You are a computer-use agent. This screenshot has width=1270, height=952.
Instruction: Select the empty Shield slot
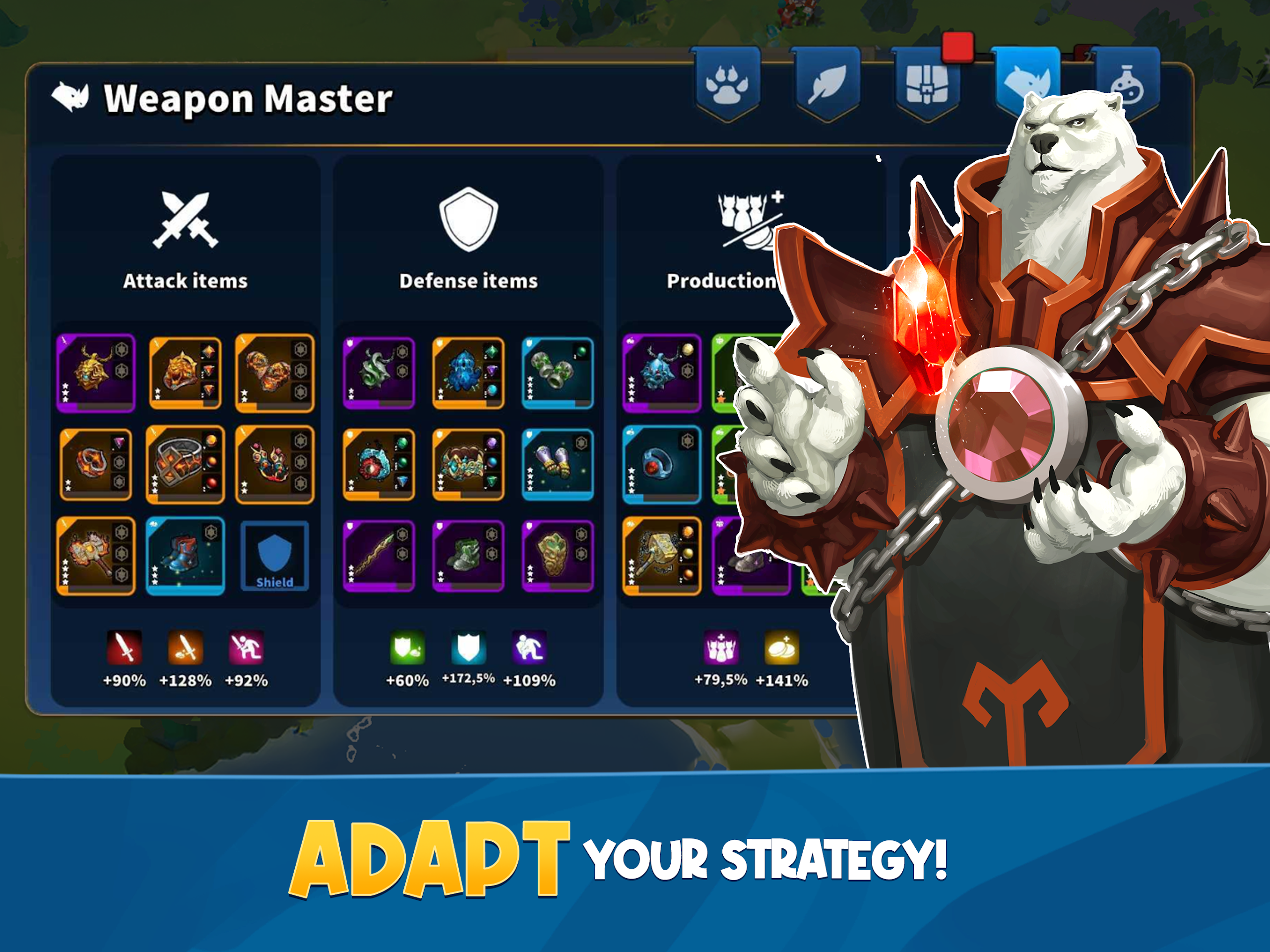click(x=274, y=556)
